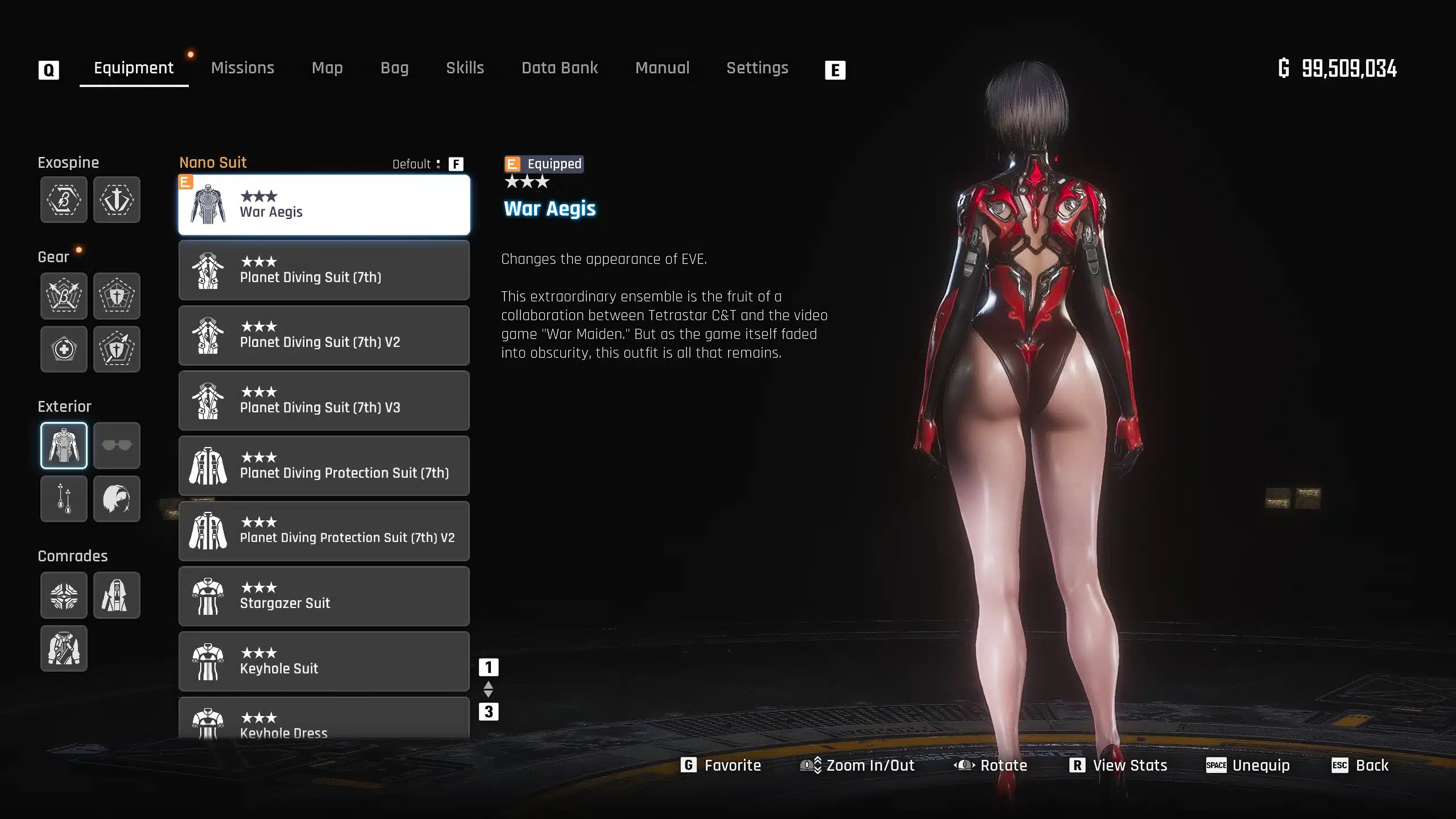This screenshot has width=1456, height=819.
Task: Click the Unequip button
Action: (1248, 766)
